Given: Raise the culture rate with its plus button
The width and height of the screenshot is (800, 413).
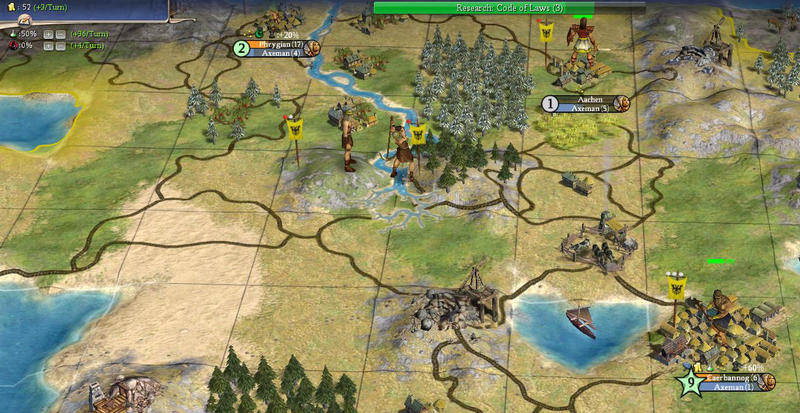Looking at the screenshot, I should pyautogui.click(x=47, y=45).
